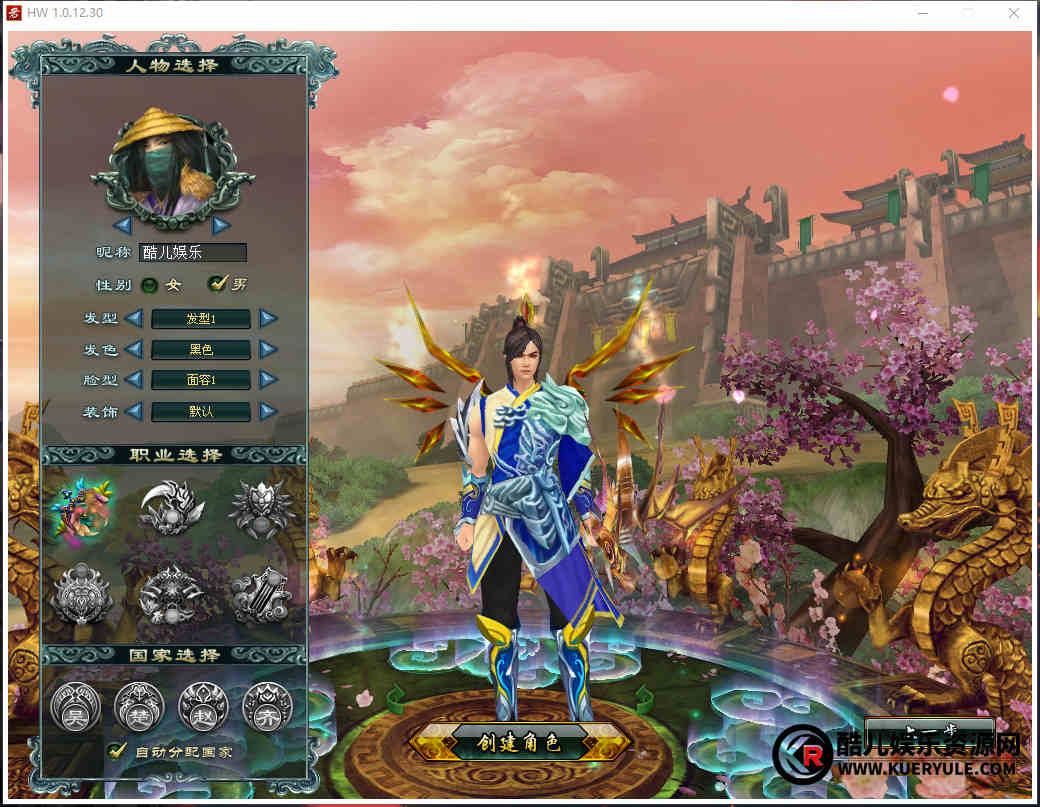Choose the previous 发色 hair color
Image resolution: width=1040 pixels, height=807 pixels.
coord(134,349)
